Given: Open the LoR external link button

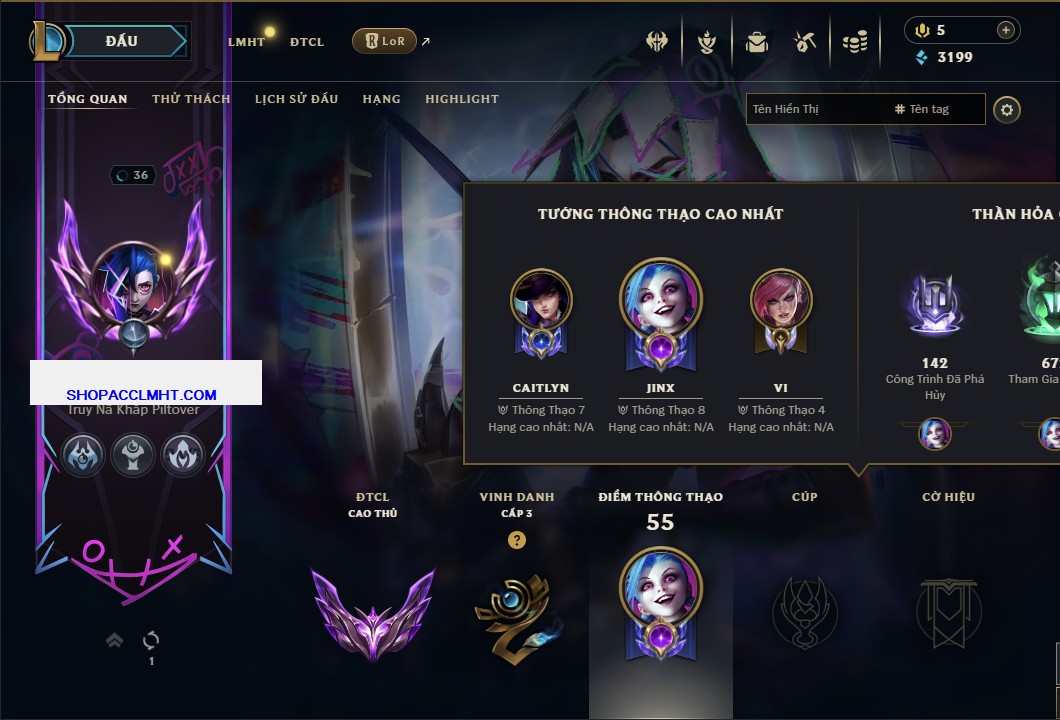Looking at the screenshot, I should pos(385,41).
